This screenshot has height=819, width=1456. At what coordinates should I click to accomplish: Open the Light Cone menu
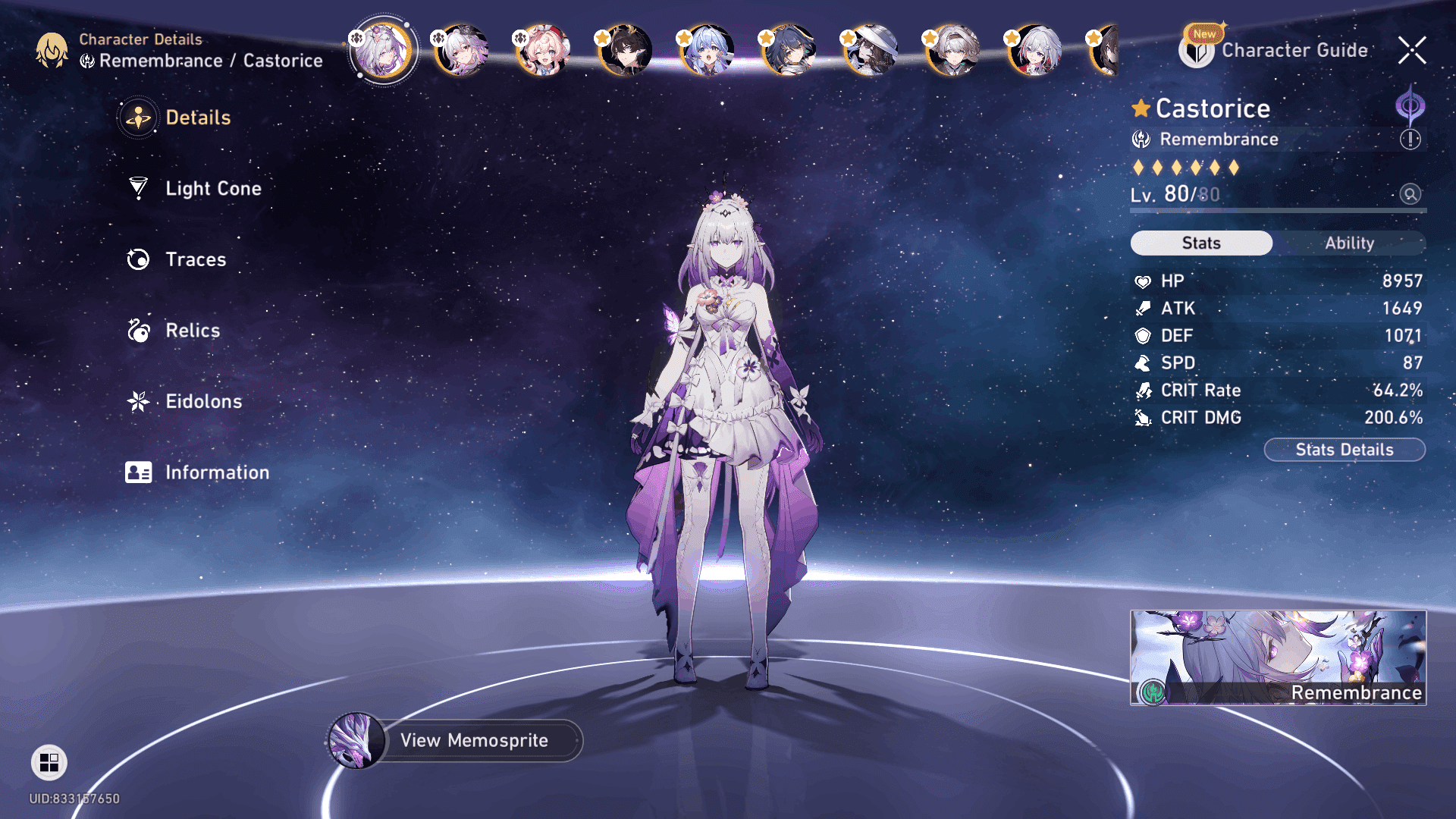click(x=212, y=188)
